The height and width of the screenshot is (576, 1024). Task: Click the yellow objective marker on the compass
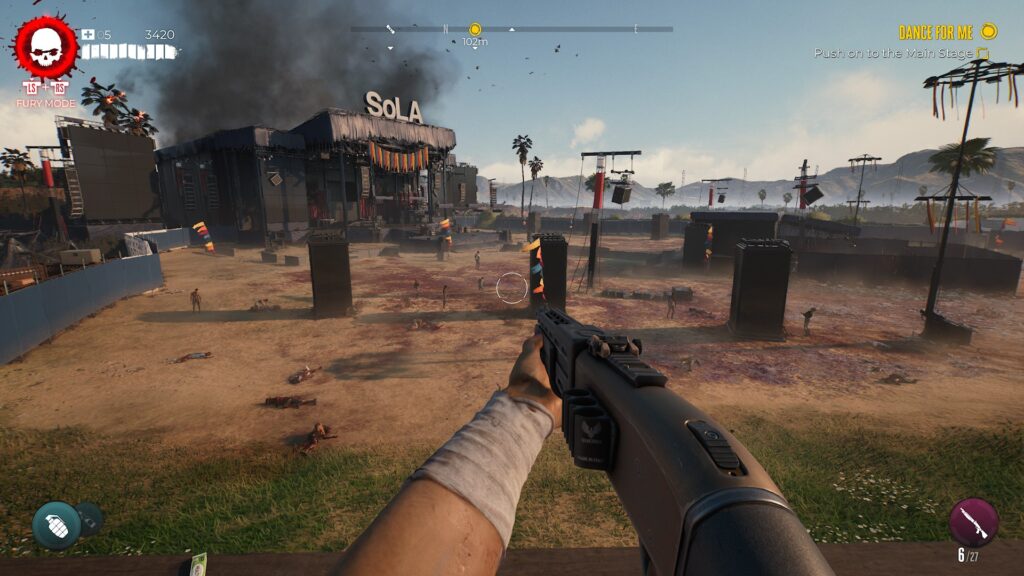[x=475, y=30]
